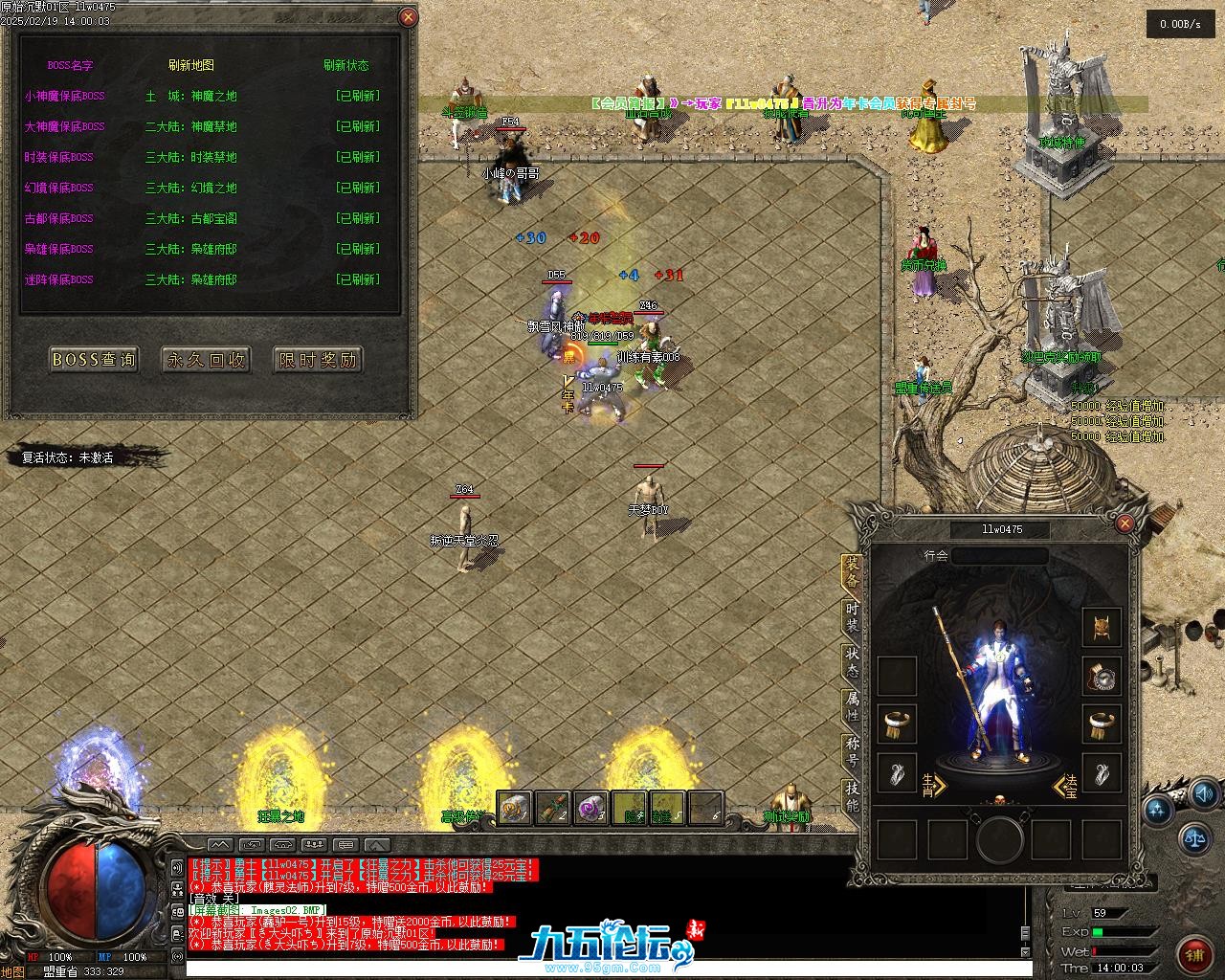Open the 法宝 treasure page arrow
This screenshot has height=980, width=1225.
tap(1066, 787)
